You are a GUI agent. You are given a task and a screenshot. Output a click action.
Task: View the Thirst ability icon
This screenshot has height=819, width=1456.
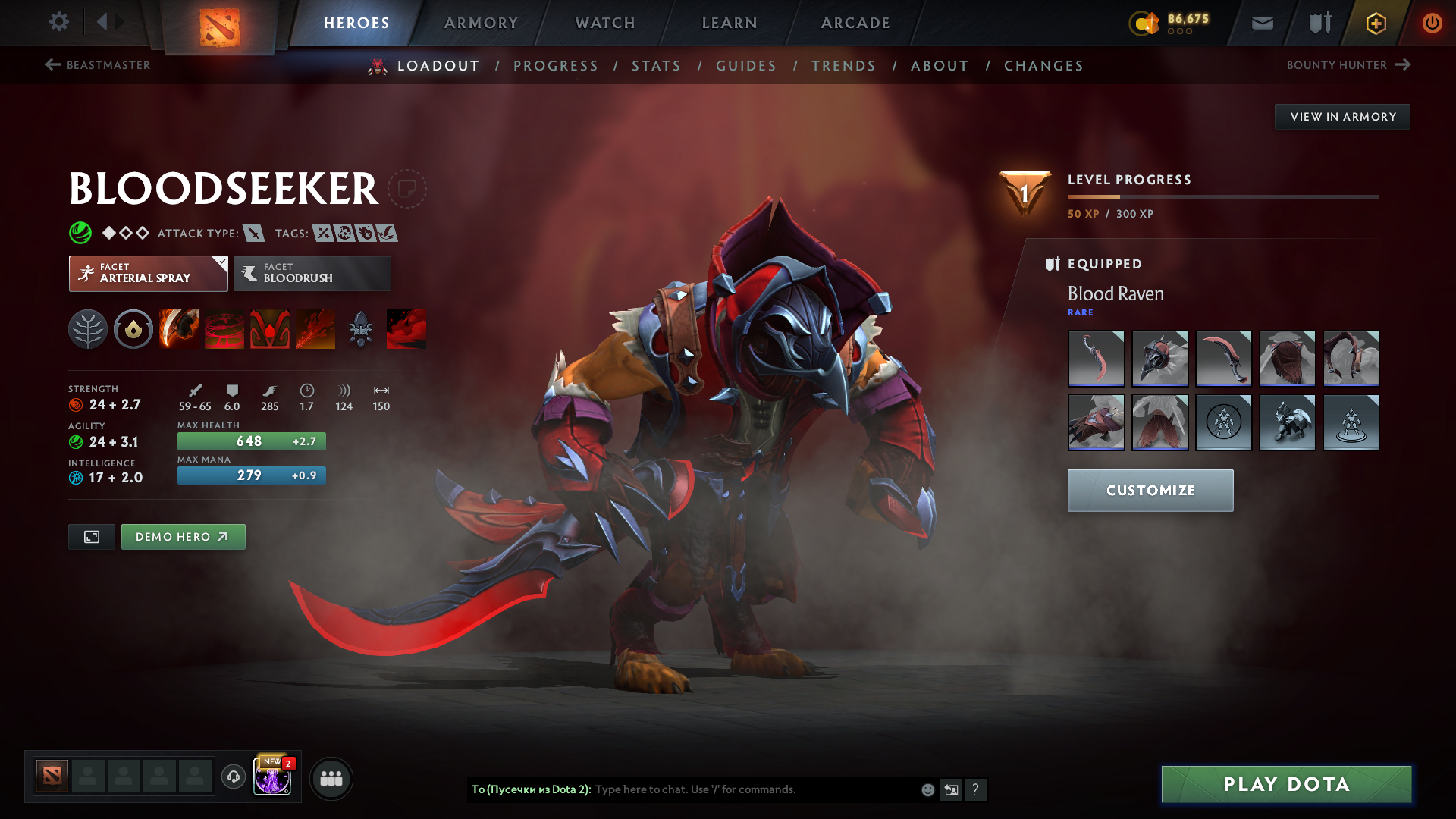point(269,328)
